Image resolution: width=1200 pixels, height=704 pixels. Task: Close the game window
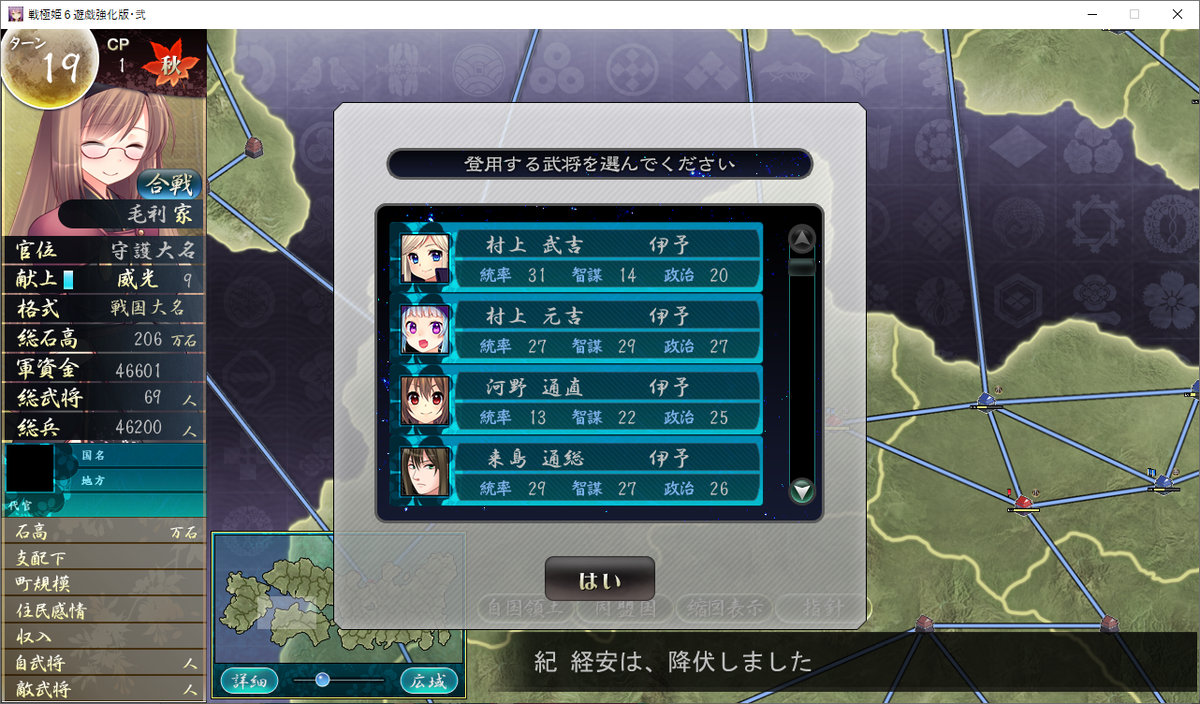click(x=1176, y=14)
